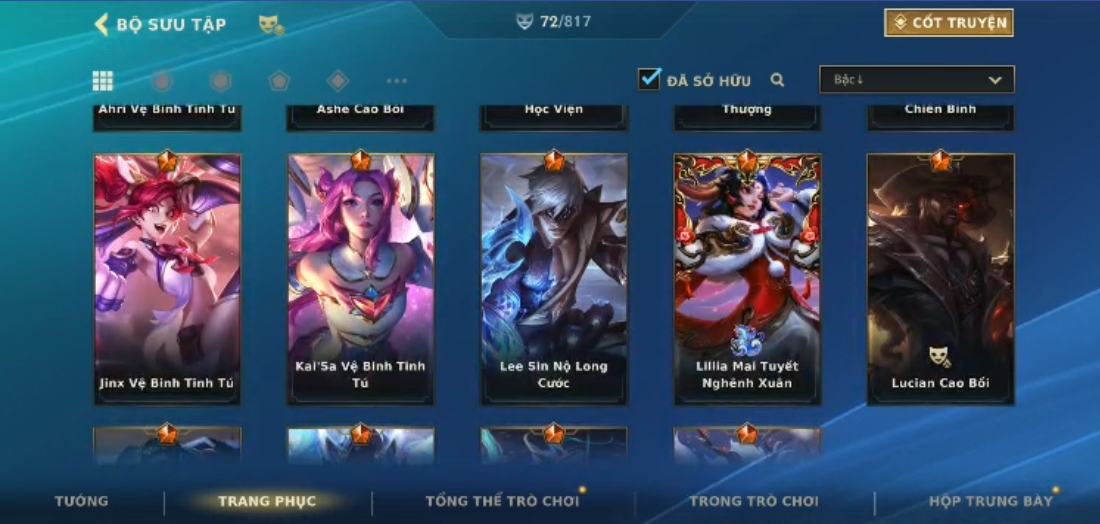The height and width of the screenshot is (524, 1100).
Task: Expand the Bậc sort dropdown
Action: 916,80
